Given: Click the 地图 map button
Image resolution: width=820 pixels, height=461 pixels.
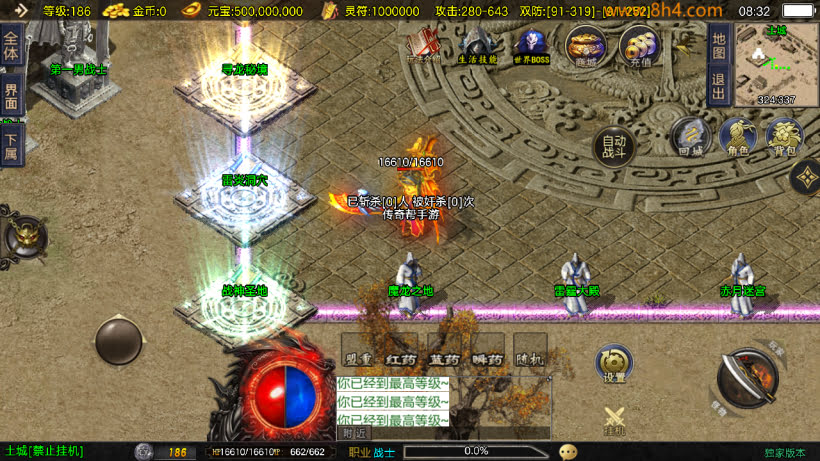Looking at the screenshot, I should (718, 45).
